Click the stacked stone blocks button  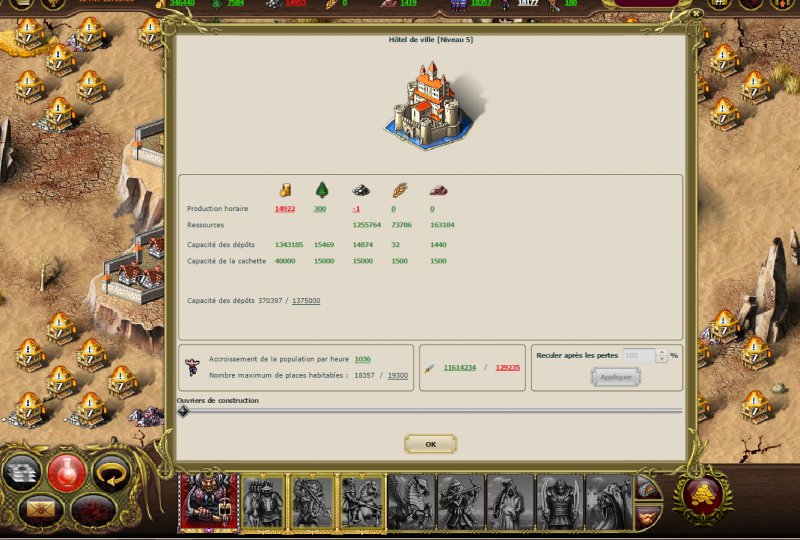(22, 473)
